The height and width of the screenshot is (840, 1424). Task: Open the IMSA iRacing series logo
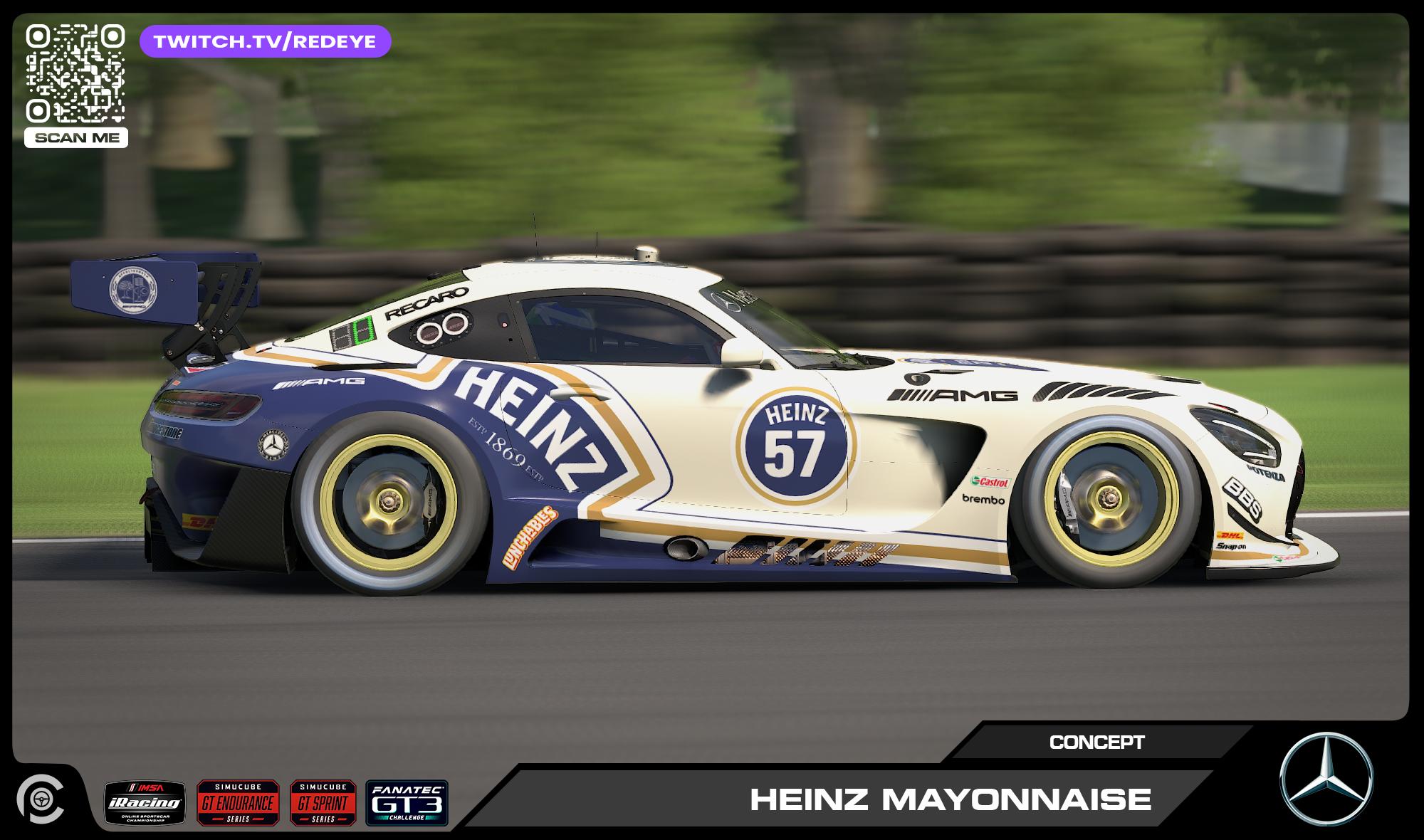[x=145, y=803]
